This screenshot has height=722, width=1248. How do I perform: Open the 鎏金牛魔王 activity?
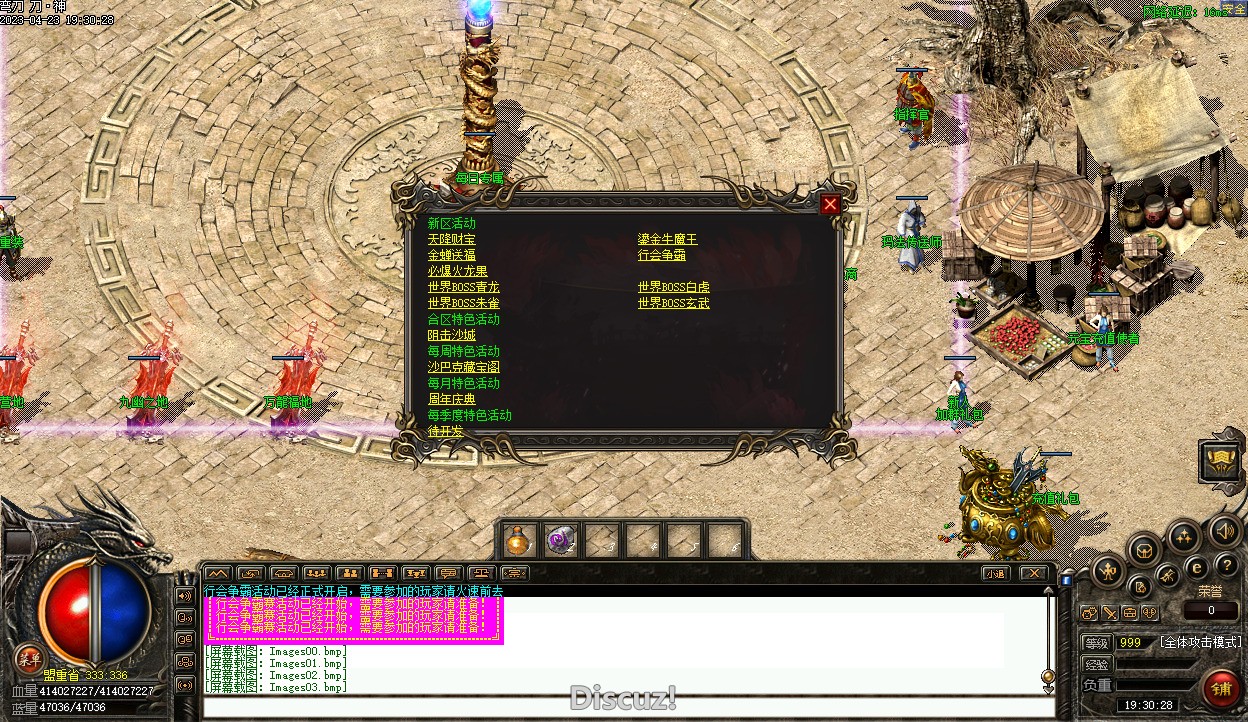click(667, 240)
